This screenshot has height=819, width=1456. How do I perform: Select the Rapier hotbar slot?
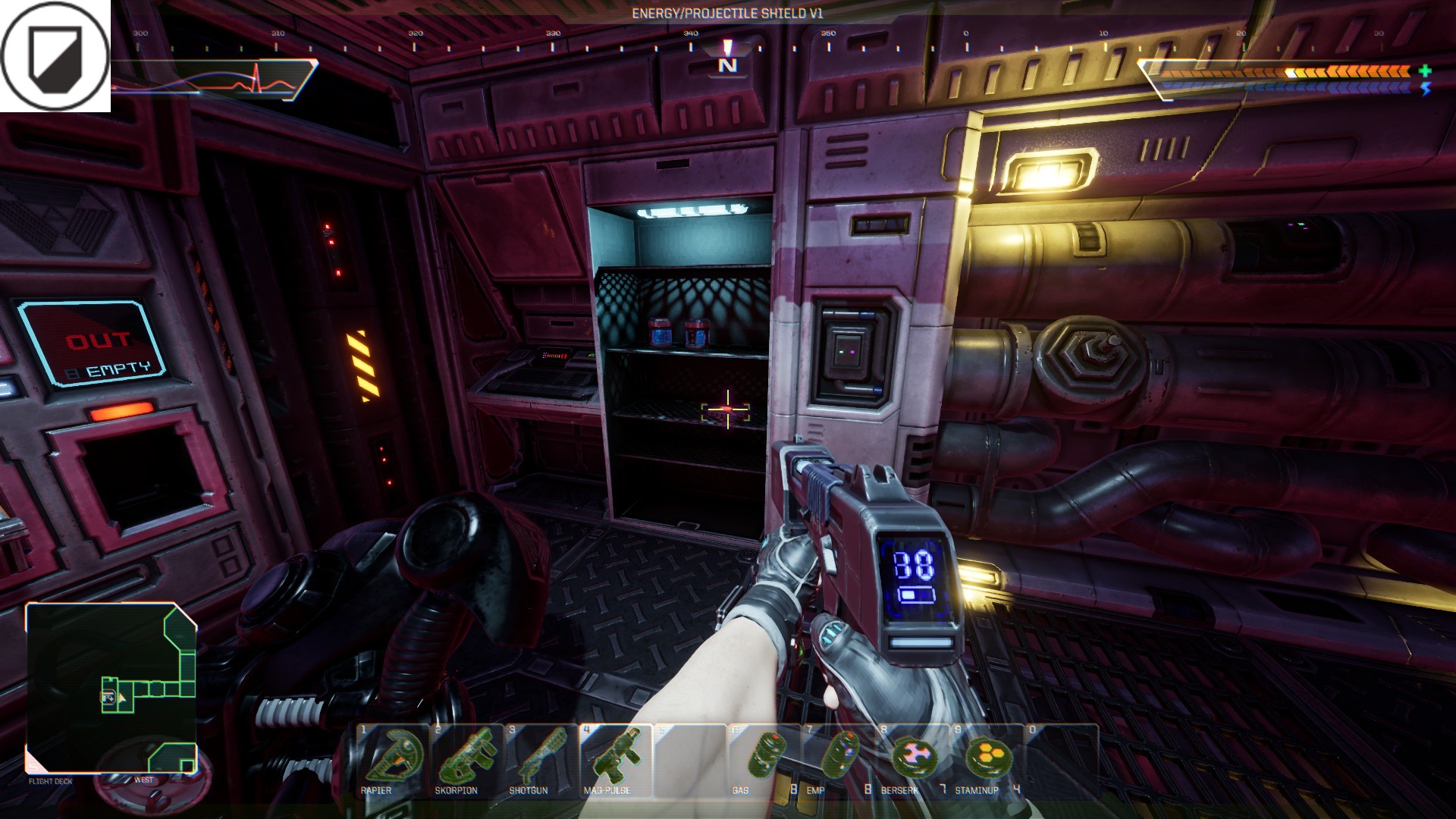[392, 759]
